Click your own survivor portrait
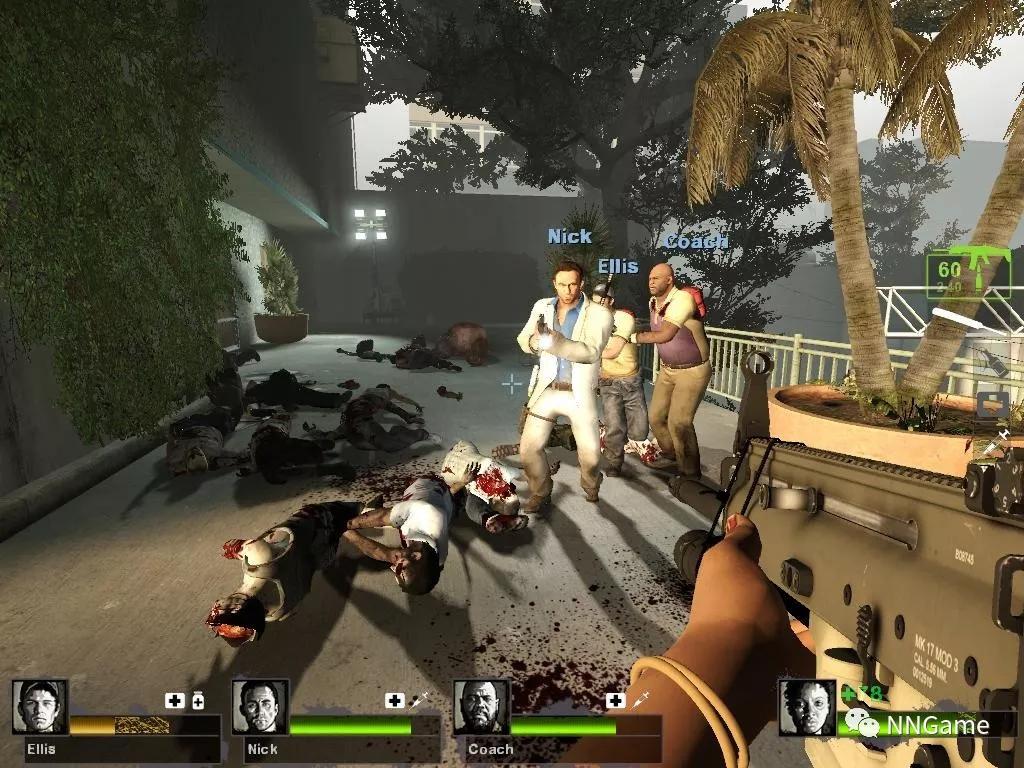The height and width of the screenshot is (768, 1024). 807,707
